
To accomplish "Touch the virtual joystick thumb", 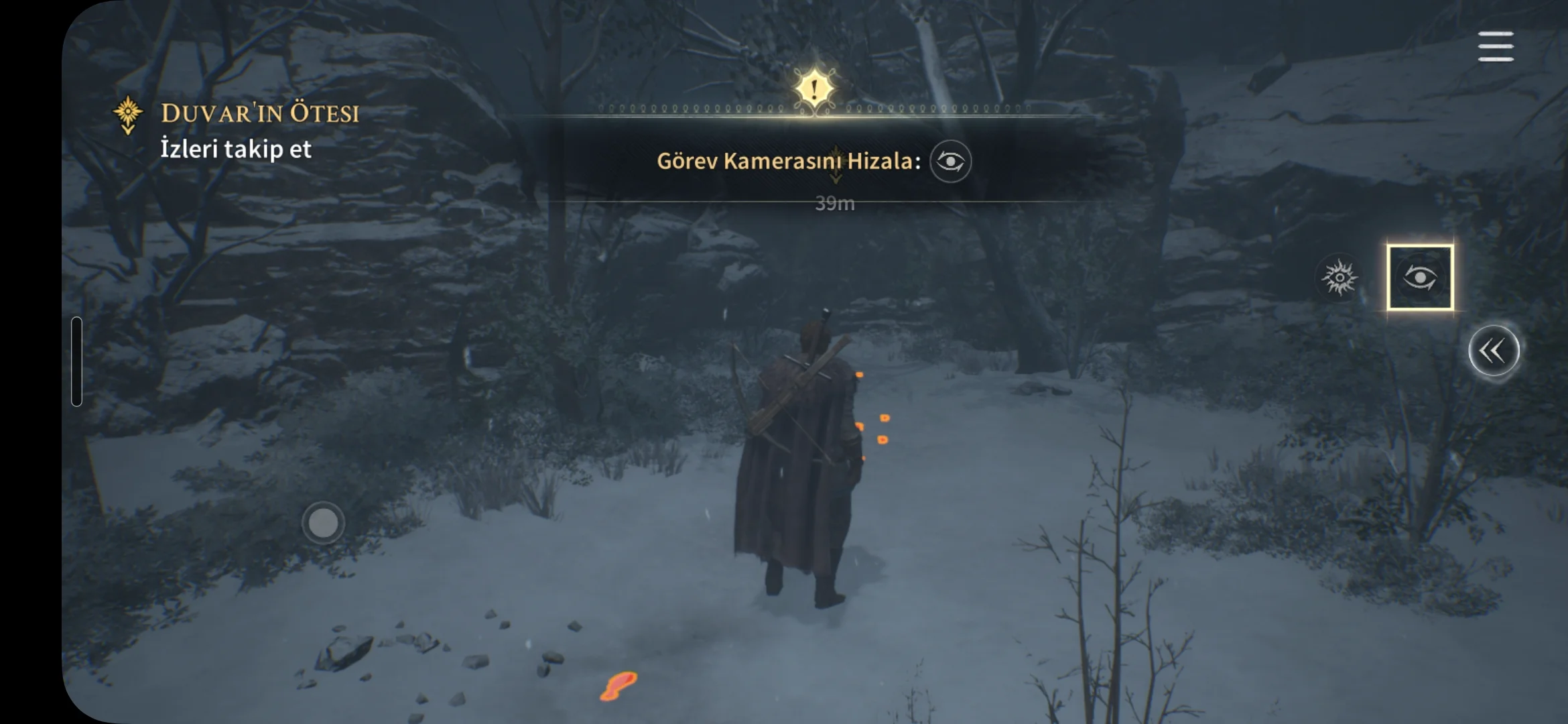I will tap(323, 523).
